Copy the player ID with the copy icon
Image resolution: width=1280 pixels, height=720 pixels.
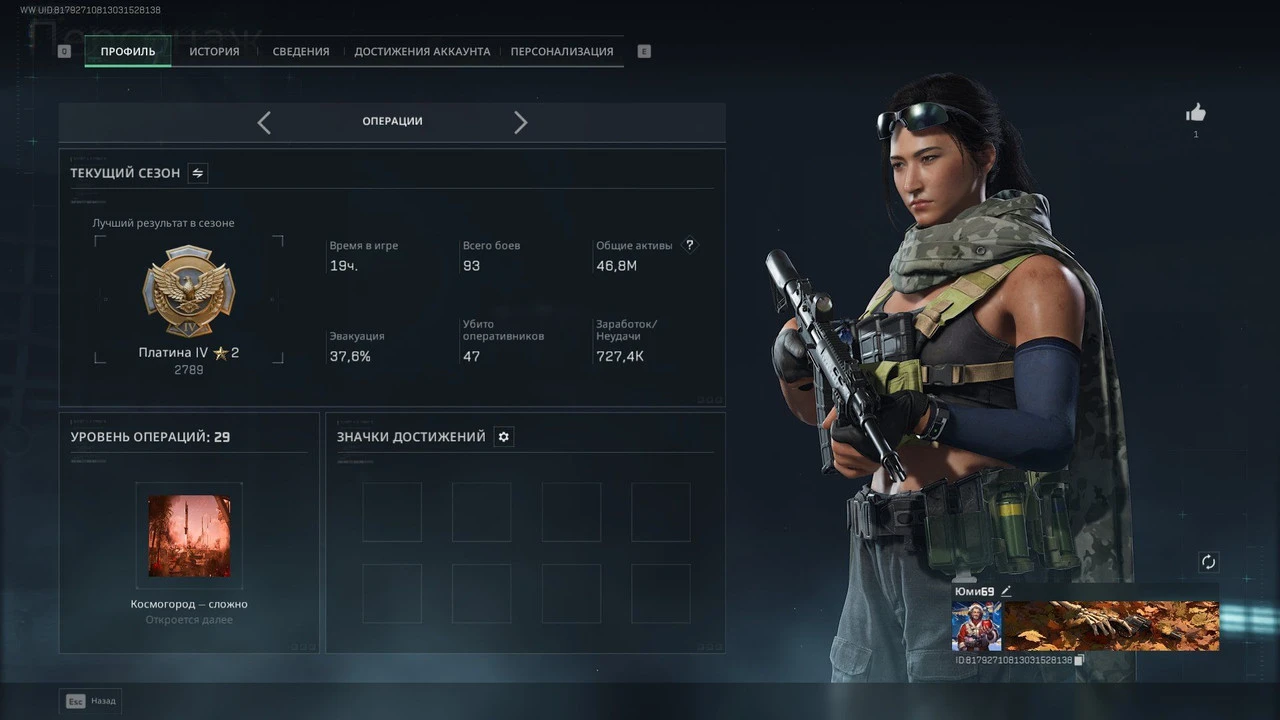pyautogui.click(x=1079, y=660)
